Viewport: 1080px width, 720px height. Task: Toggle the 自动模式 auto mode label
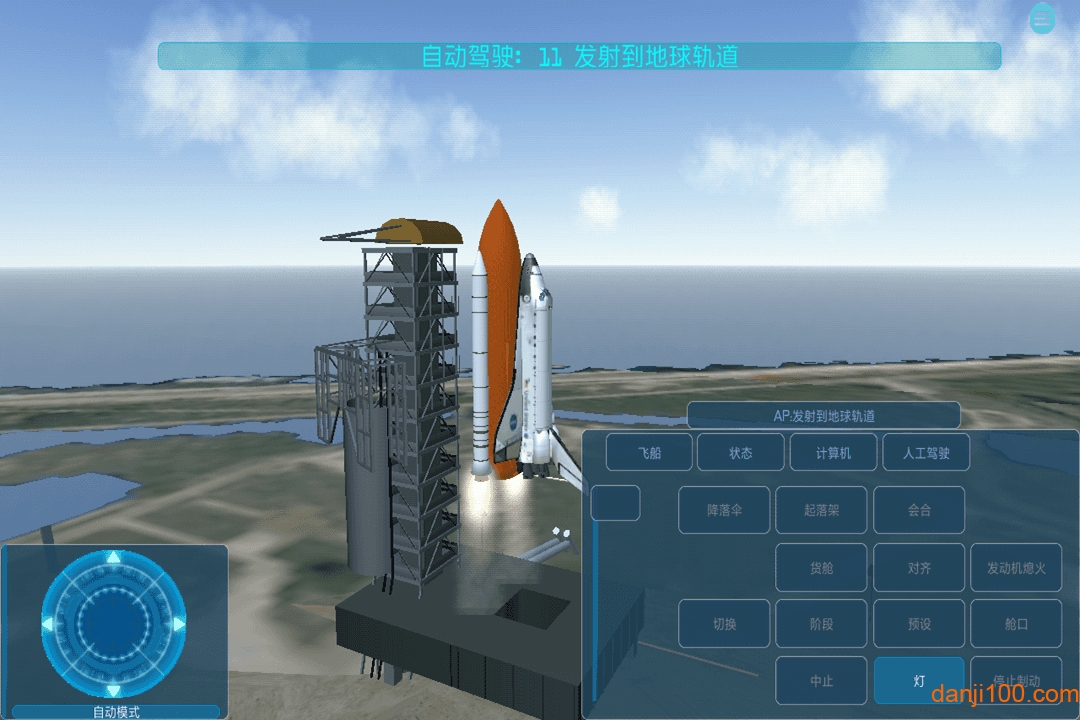(115, 712)
